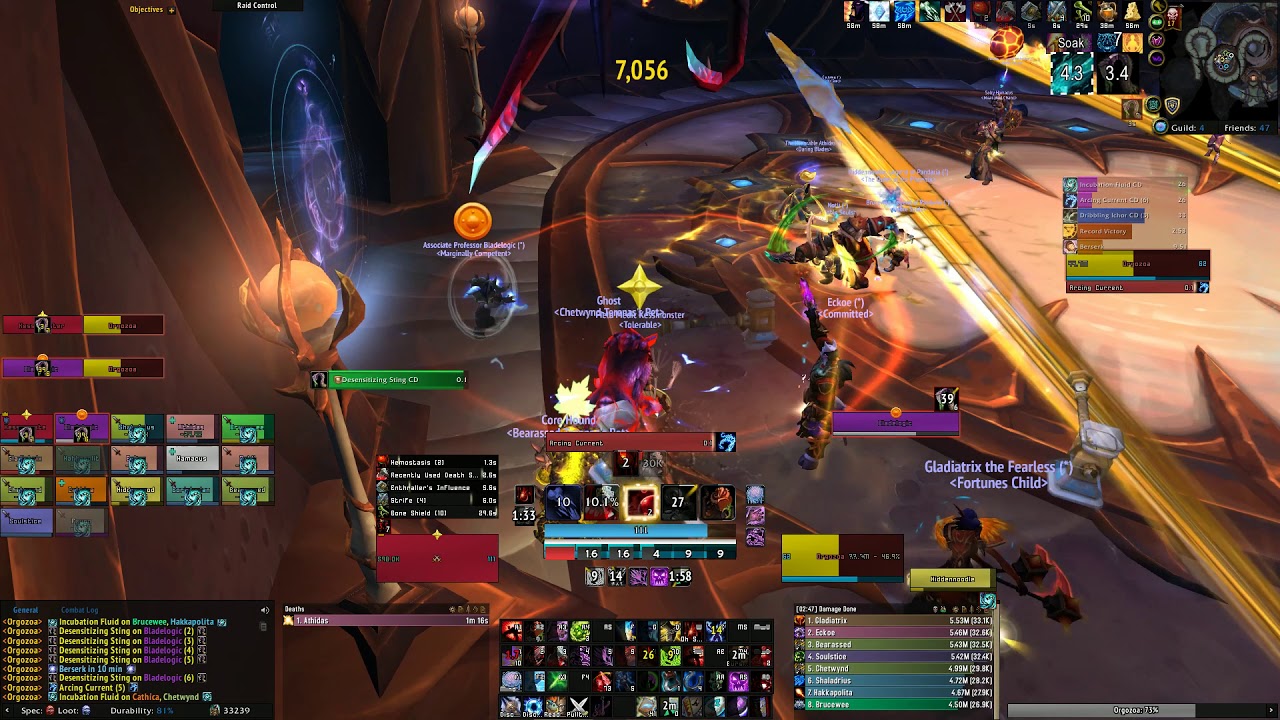Toggle the chat voice speaker icon
Viewport: 1280px width, 720px height.
click(x=265, y=610)
